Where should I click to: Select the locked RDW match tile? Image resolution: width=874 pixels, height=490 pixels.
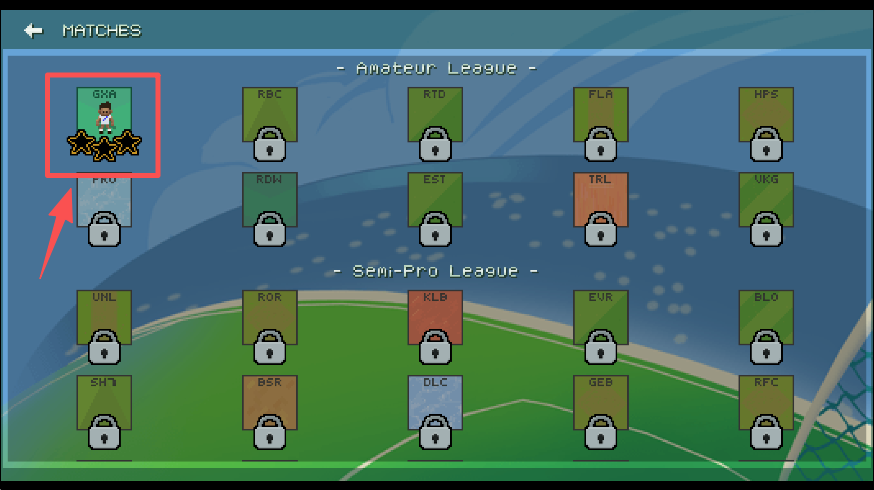(269, 206)
